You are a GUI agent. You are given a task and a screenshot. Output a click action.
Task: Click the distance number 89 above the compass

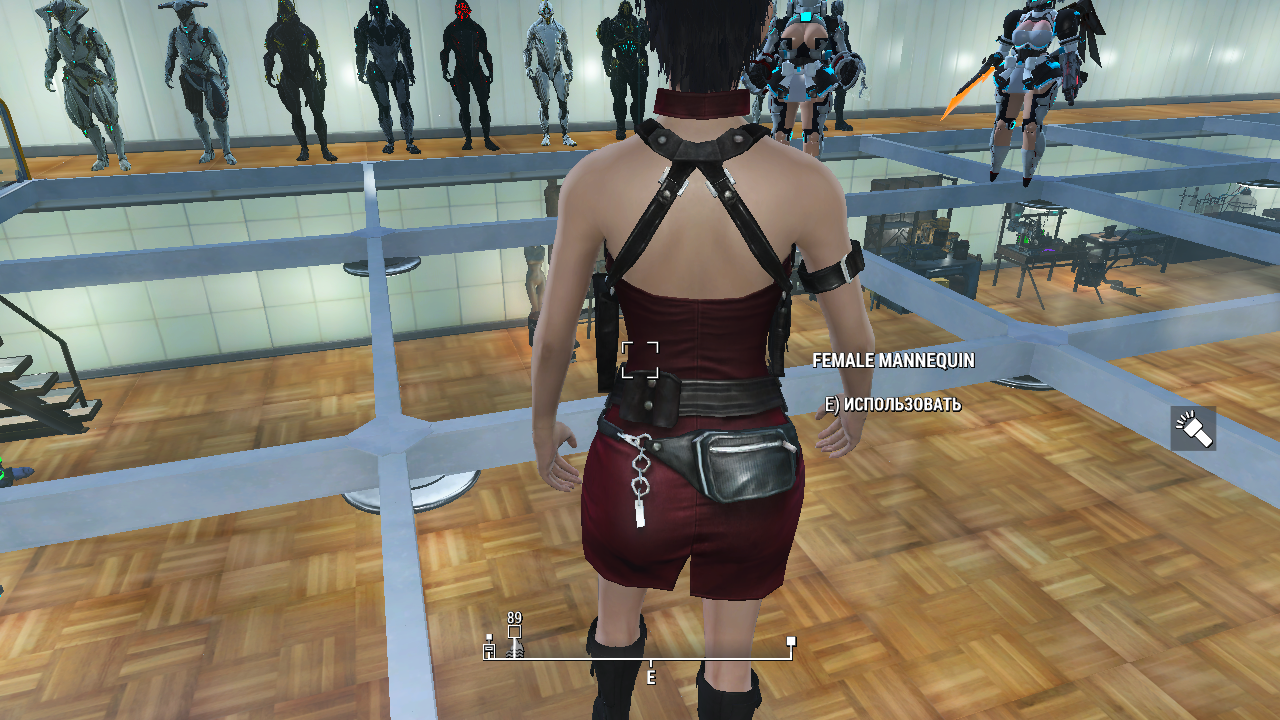pyautogui.click(x=514, y=615)
